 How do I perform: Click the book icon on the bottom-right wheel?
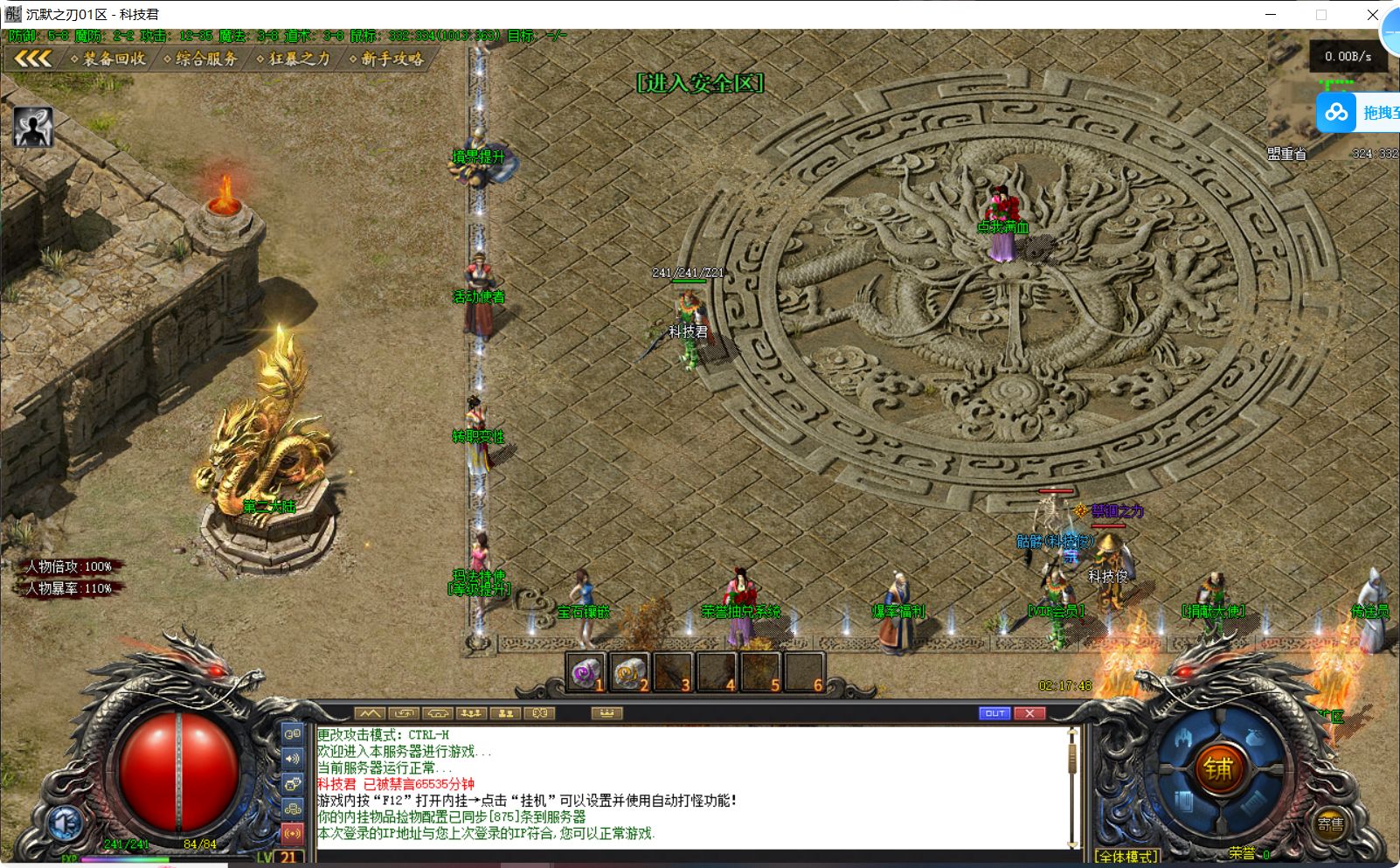point(1184,801)
